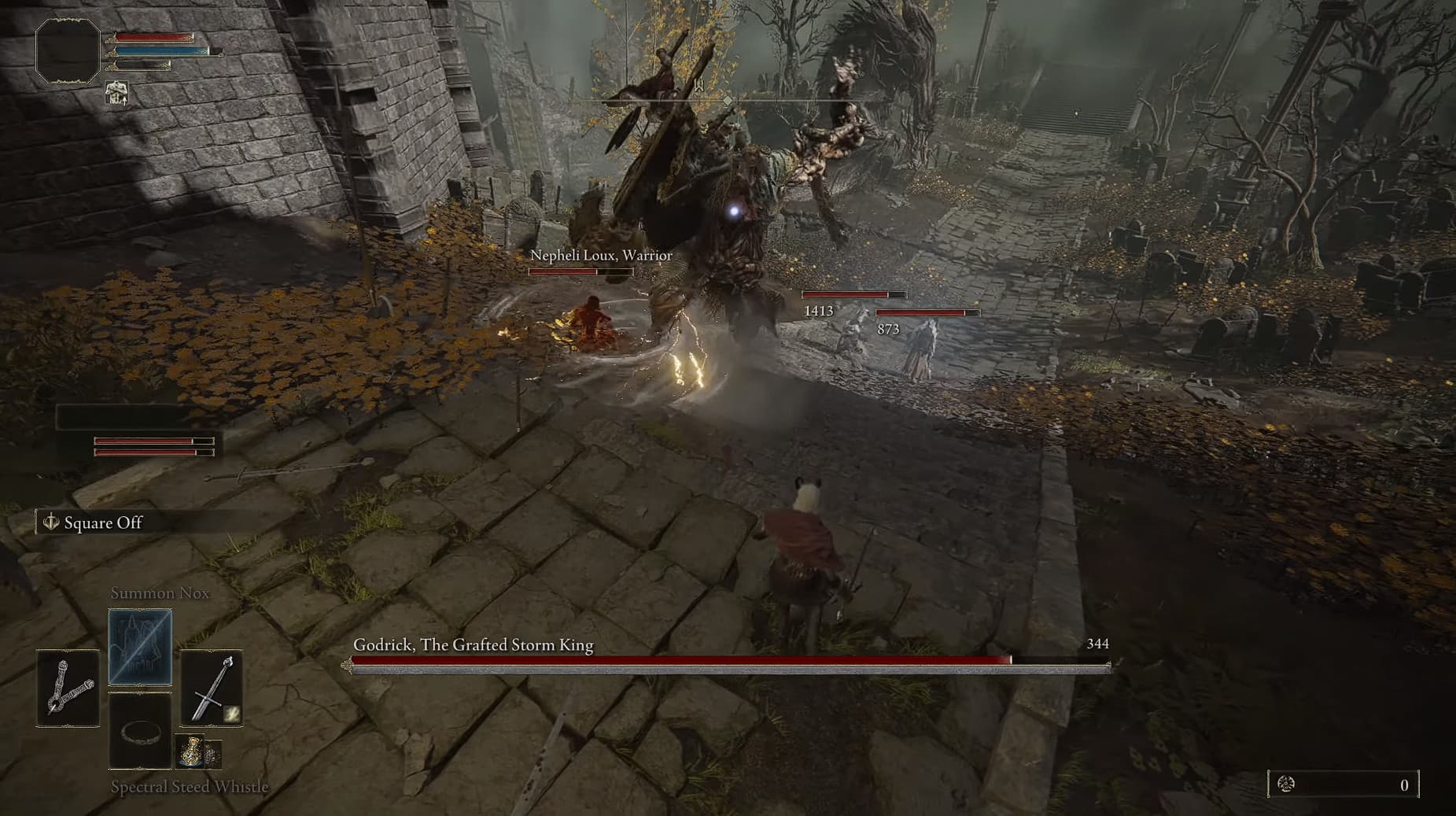Choose the right-hand sword weapon slot
1456x816 pixels.
pos(212,688)
